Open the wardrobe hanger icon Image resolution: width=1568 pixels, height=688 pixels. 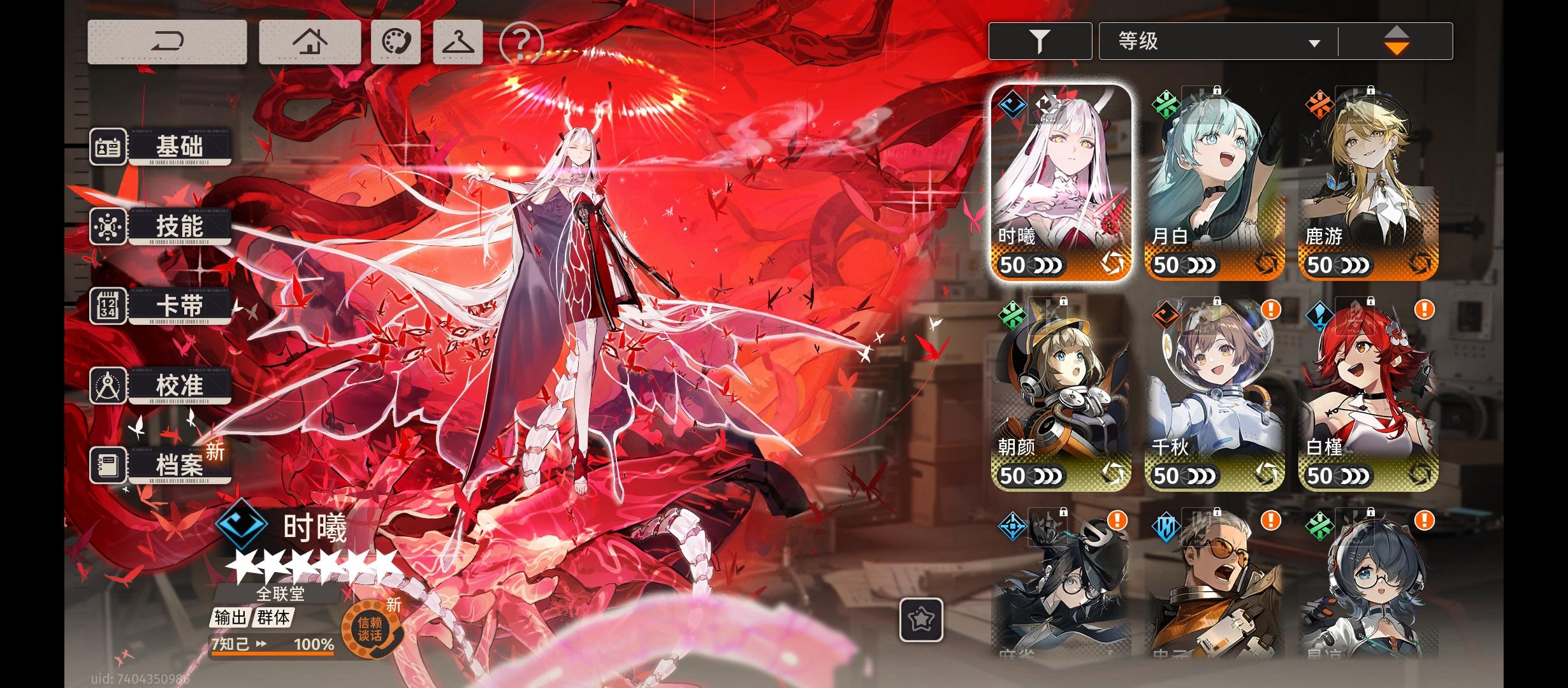(x=458, y=41)
